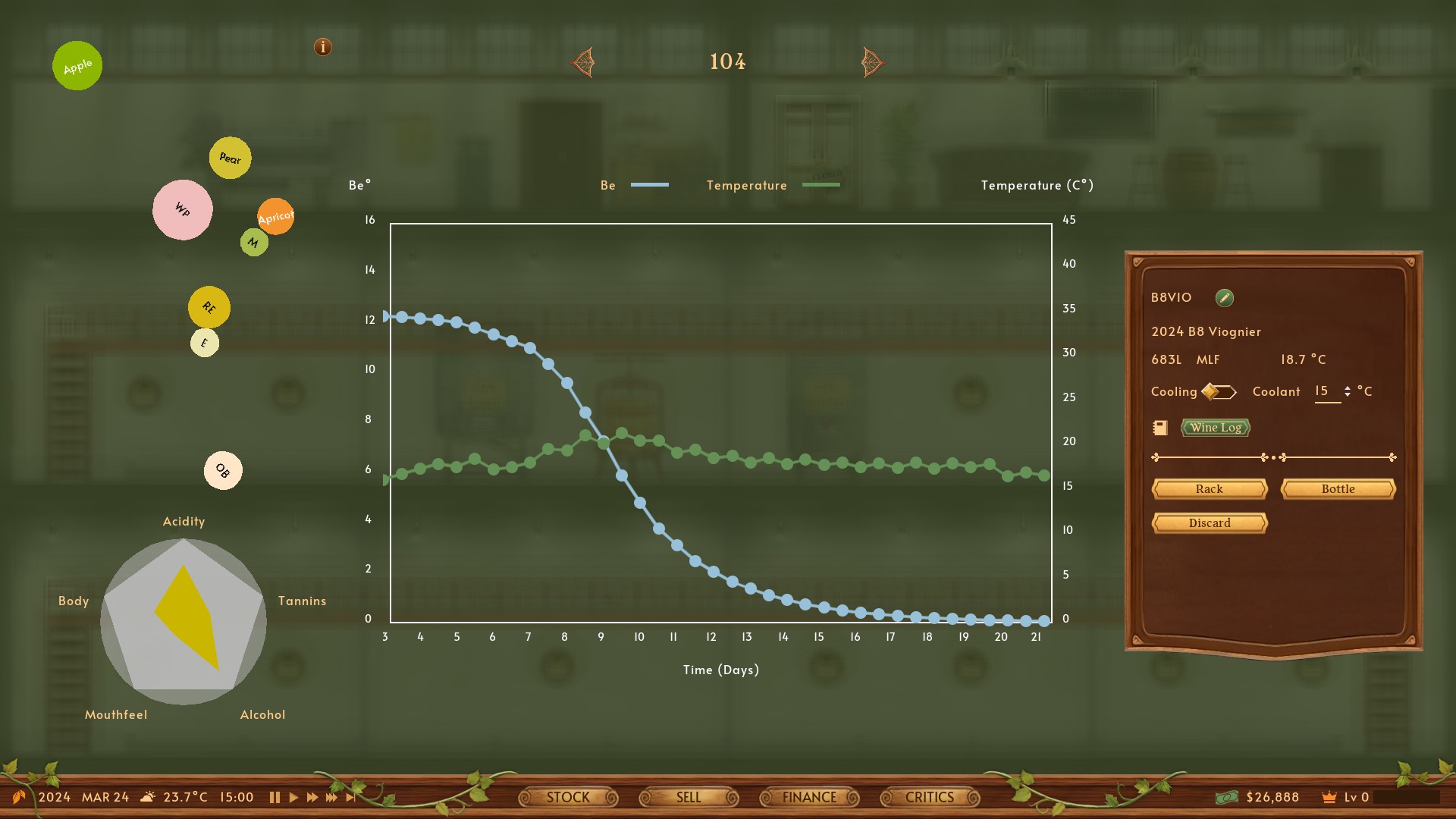Select the Apple flavor bubble
1456x819 pixels.
pyautogui.click(x=77, y=66)
